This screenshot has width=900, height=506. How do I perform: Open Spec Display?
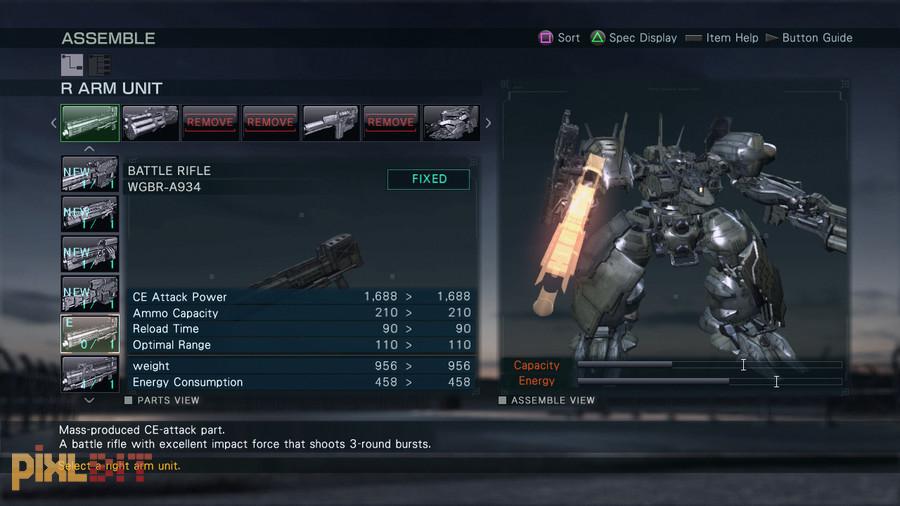click(x=633, y=38)
